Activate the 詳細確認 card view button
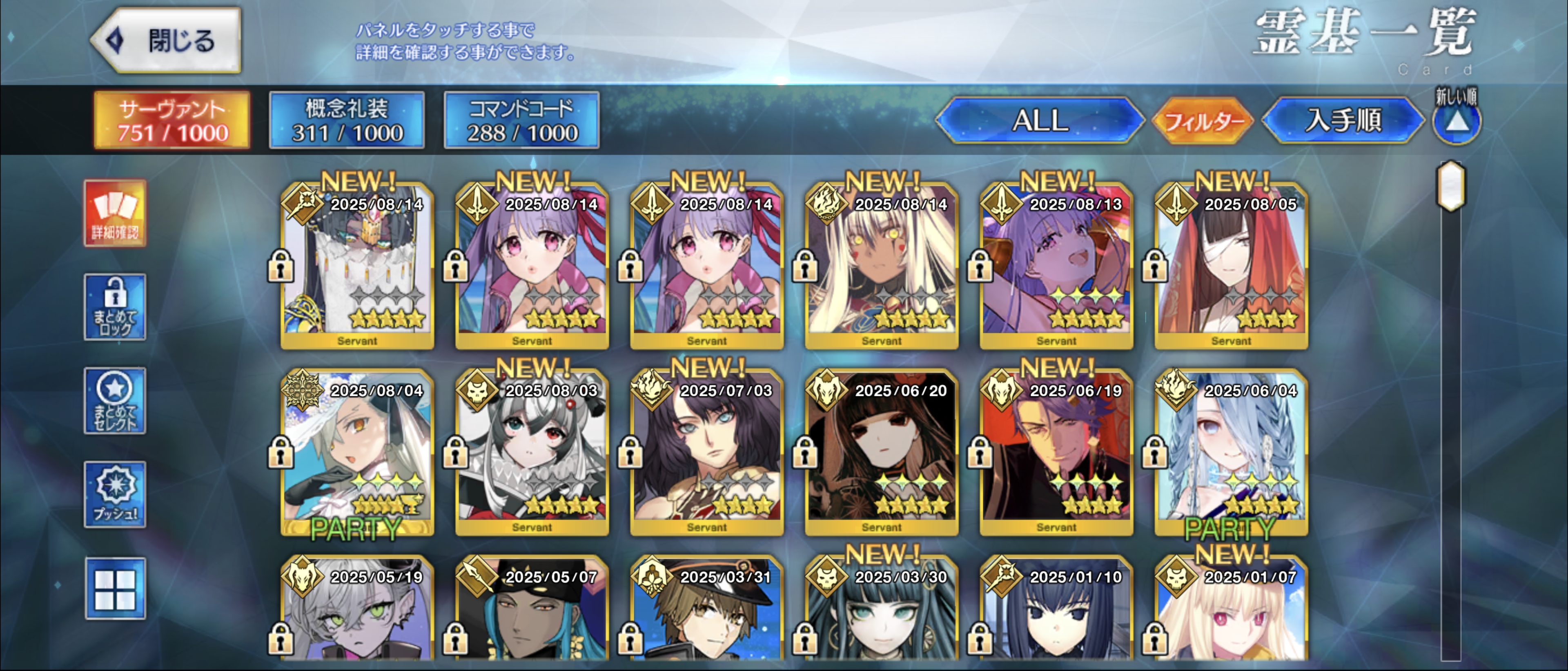1568x671 pixels. [x=115, y=213]
